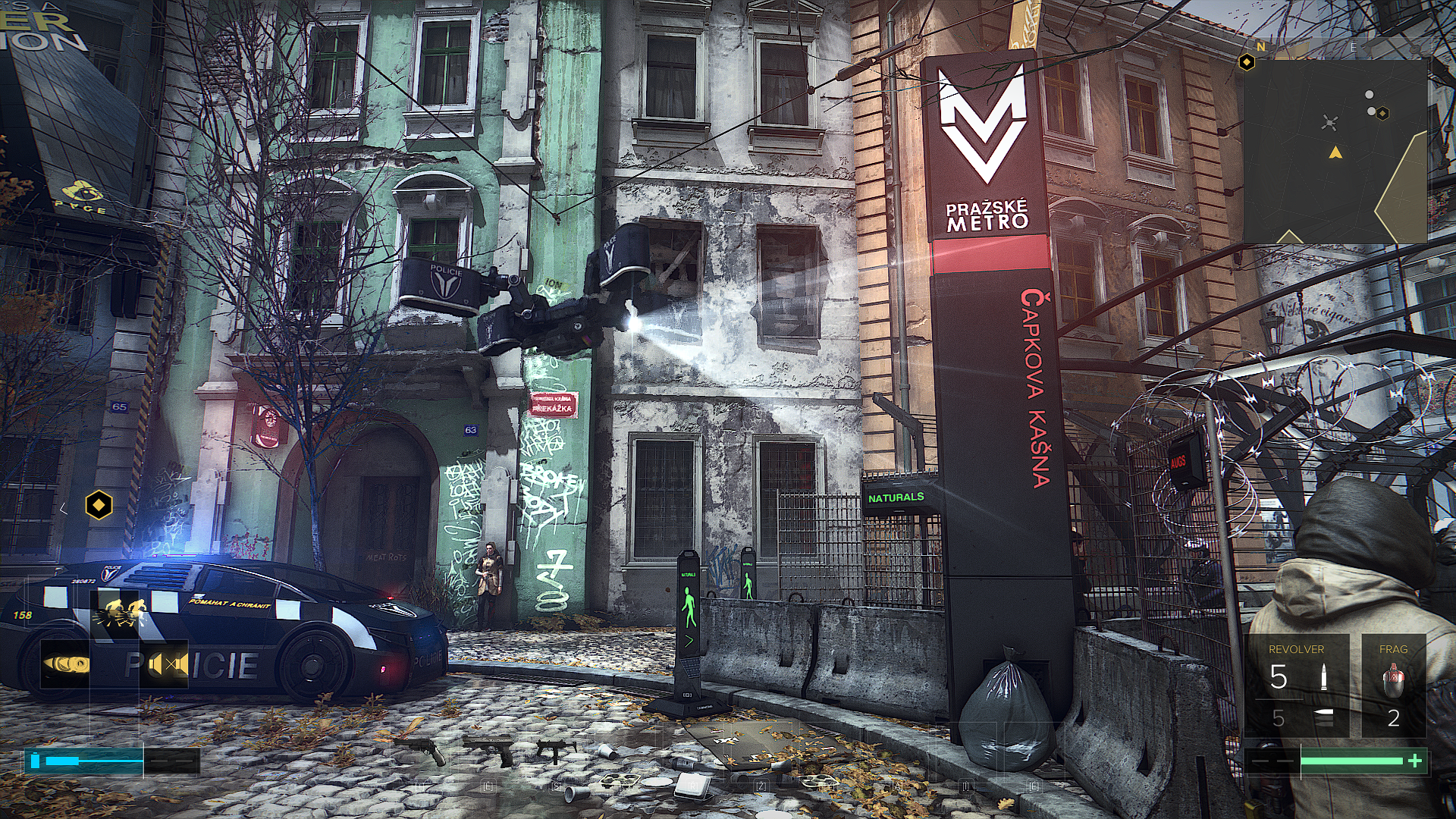This screenshot has width=1456, height=819.
Task: Choose the machine pistol hotbar slot
Action: pyautogui.click(x=556, y=750)
